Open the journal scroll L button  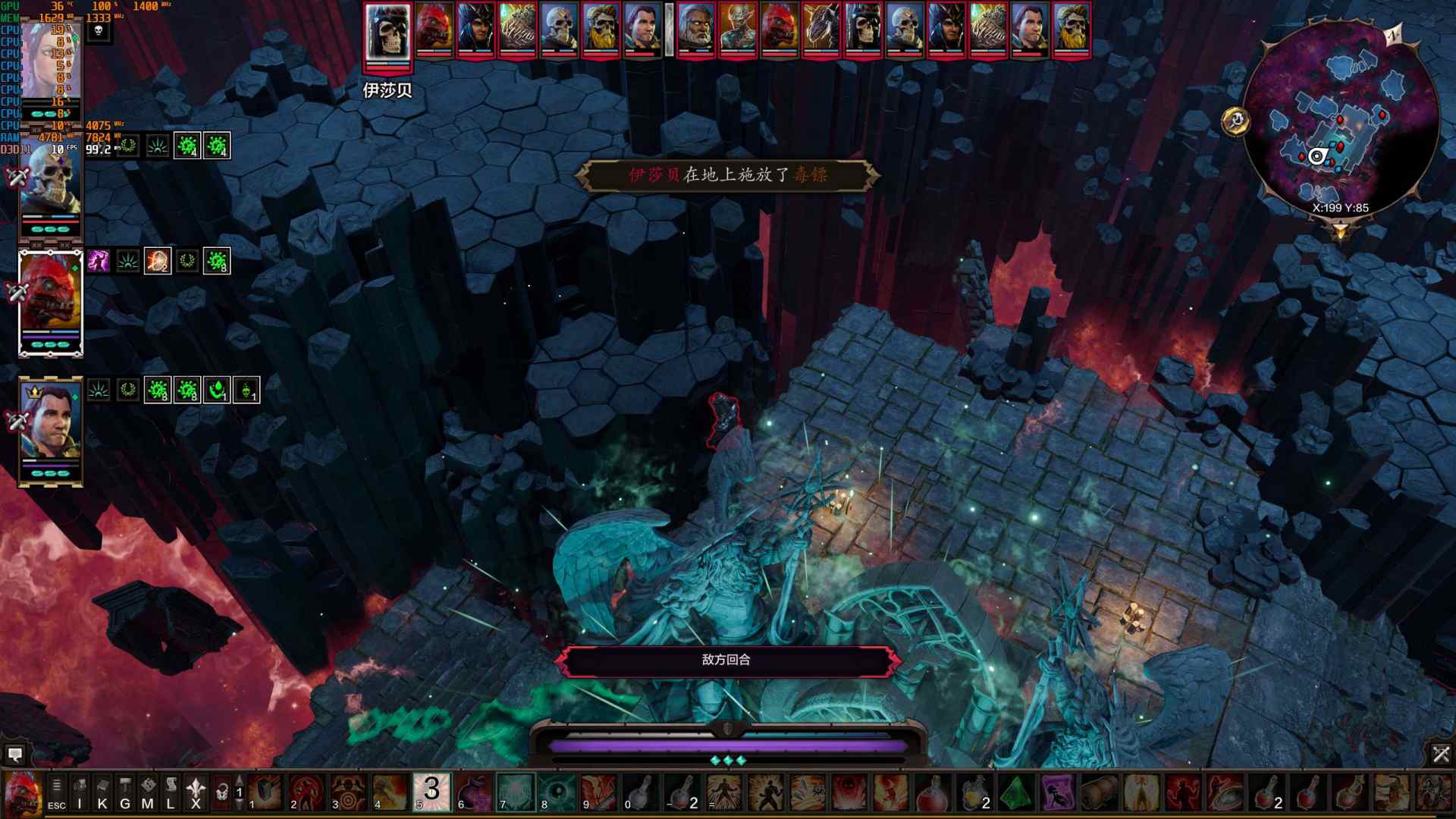(171, 792)
